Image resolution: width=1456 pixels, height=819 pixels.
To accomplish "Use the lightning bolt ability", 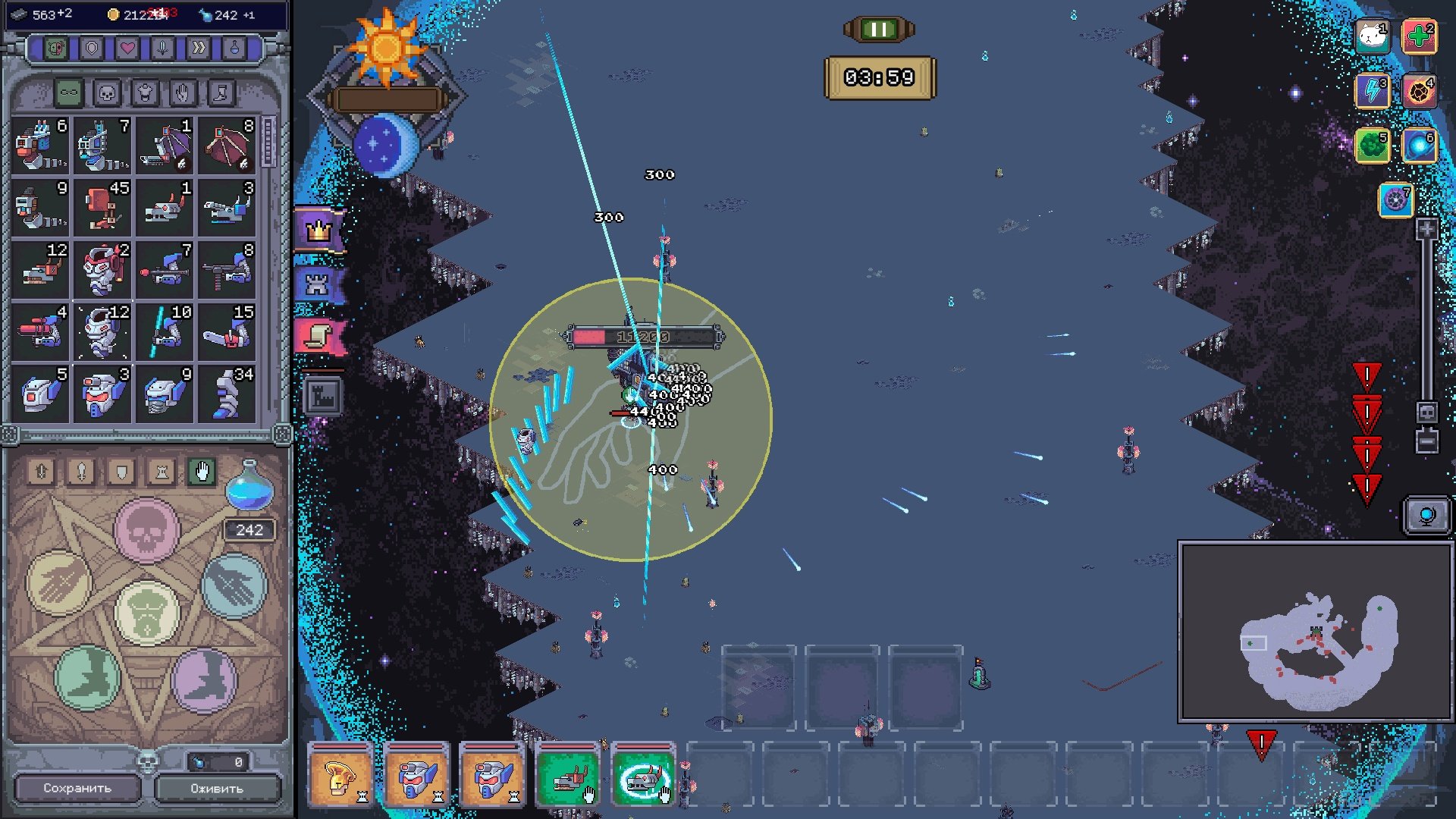I will 1372,91.
